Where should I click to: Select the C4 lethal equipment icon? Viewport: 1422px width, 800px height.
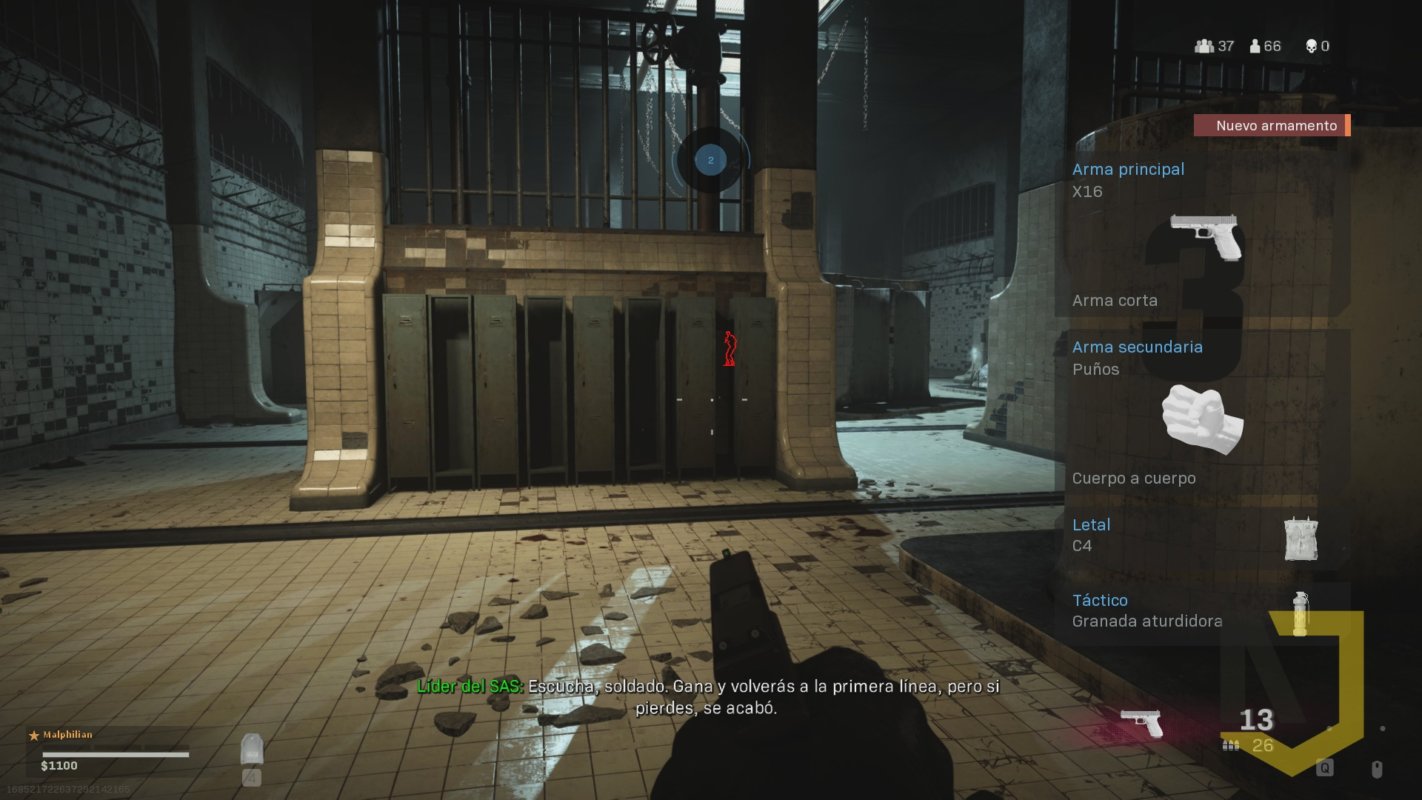tap(1301, 539)
